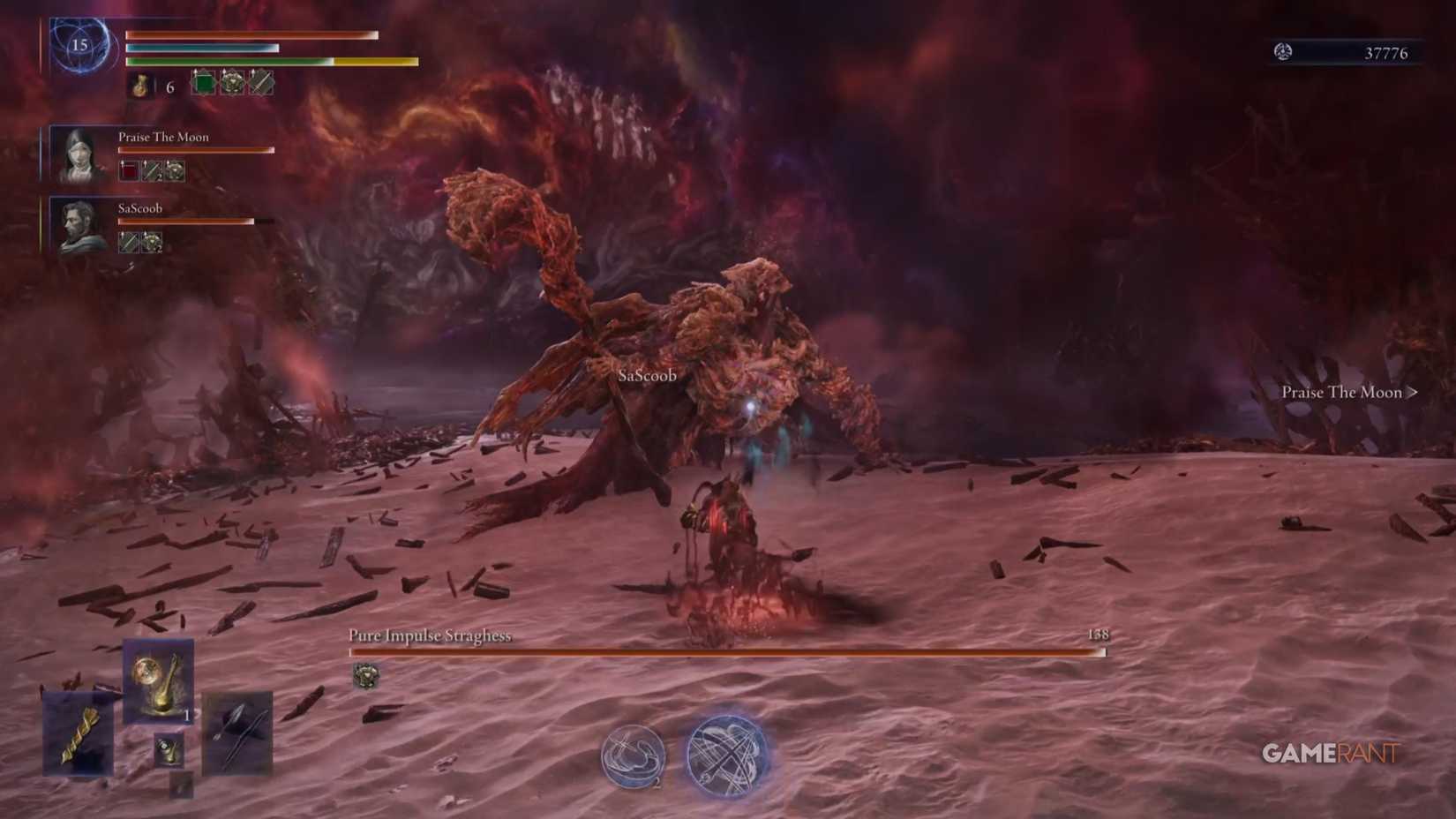Click the rune emblem beside 37776
The width and height of the screenshot is (1456, 819).
pos(1281,52)
